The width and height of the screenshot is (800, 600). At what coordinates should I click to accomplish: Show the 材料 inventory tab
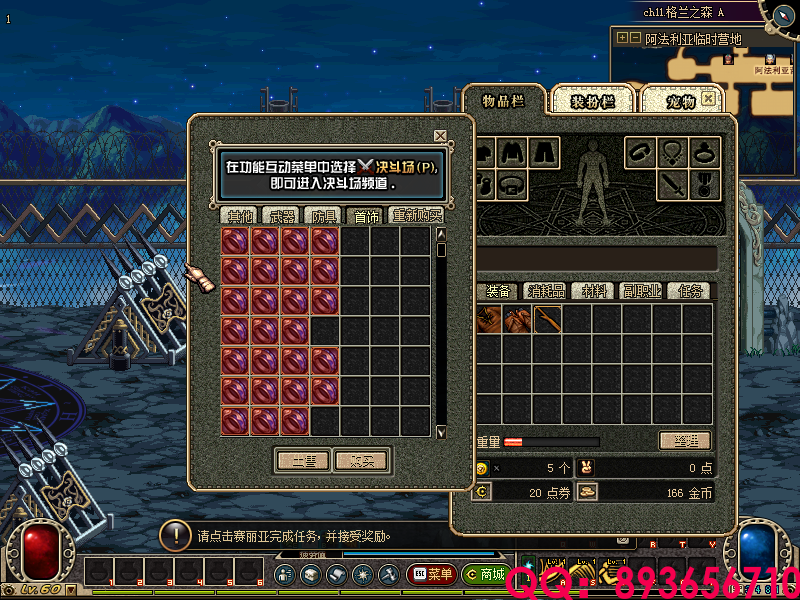click(595, 291)
